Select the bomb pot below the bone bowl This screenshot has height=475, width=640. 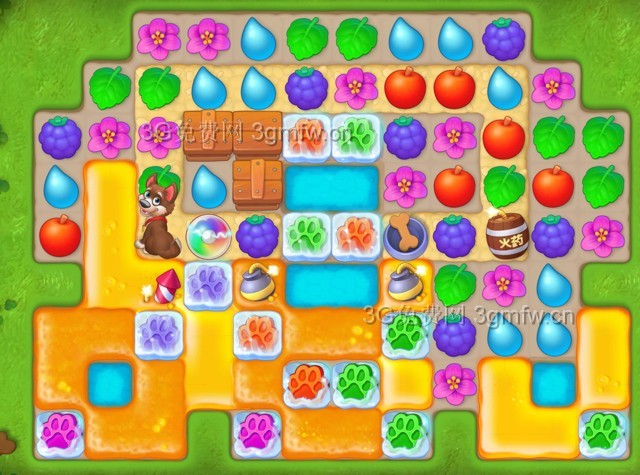pos(405,284)
